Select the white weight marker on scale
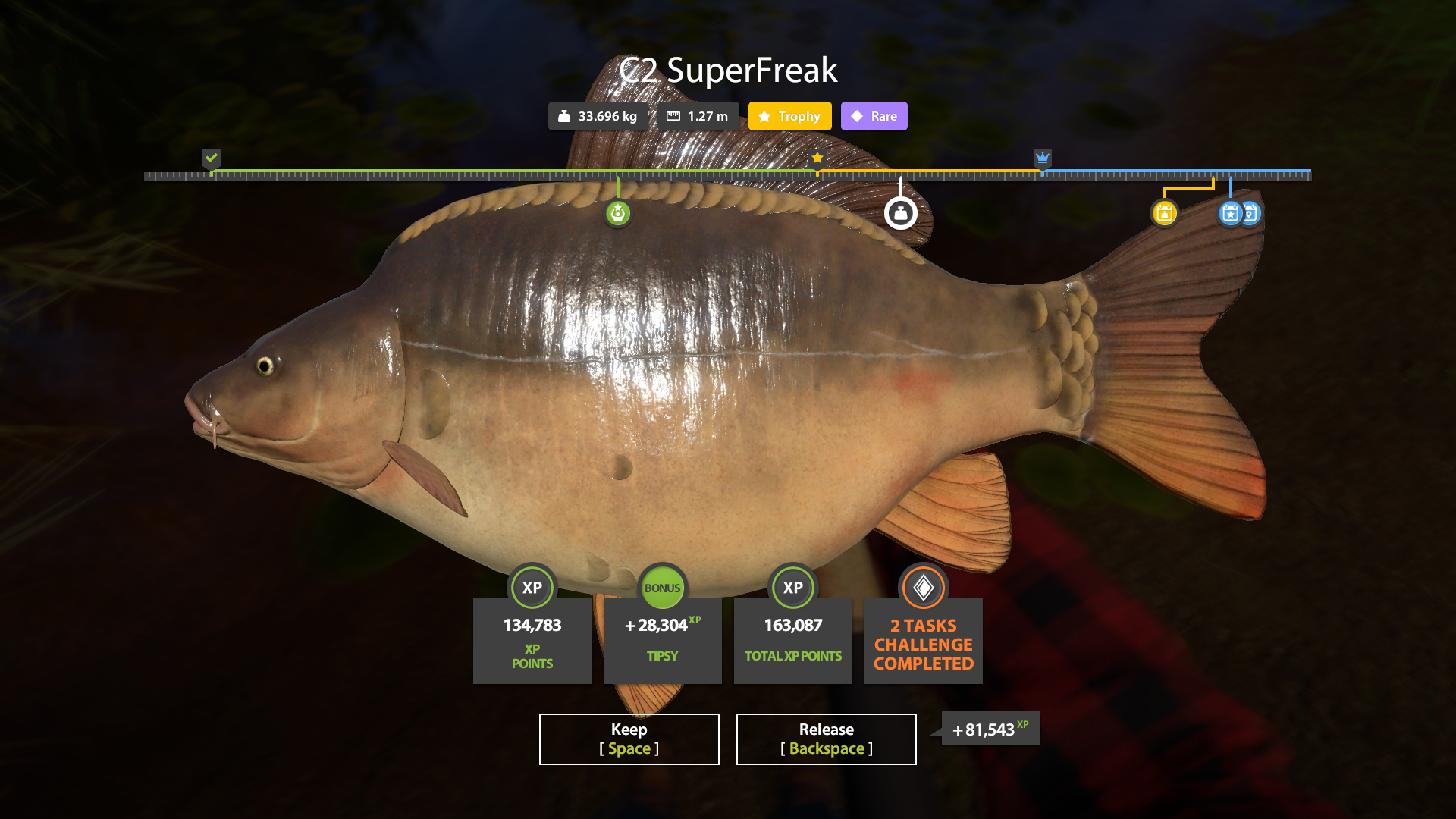 click(900, 213)
